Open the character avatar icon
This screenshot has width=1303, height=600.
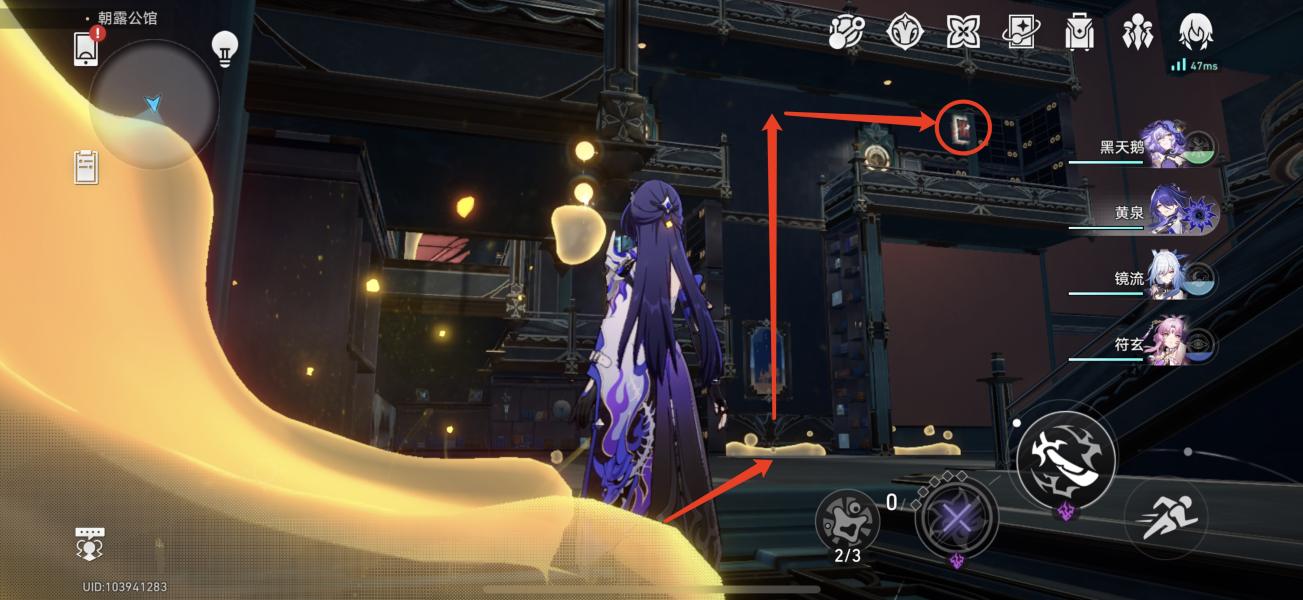point(1196,33)
